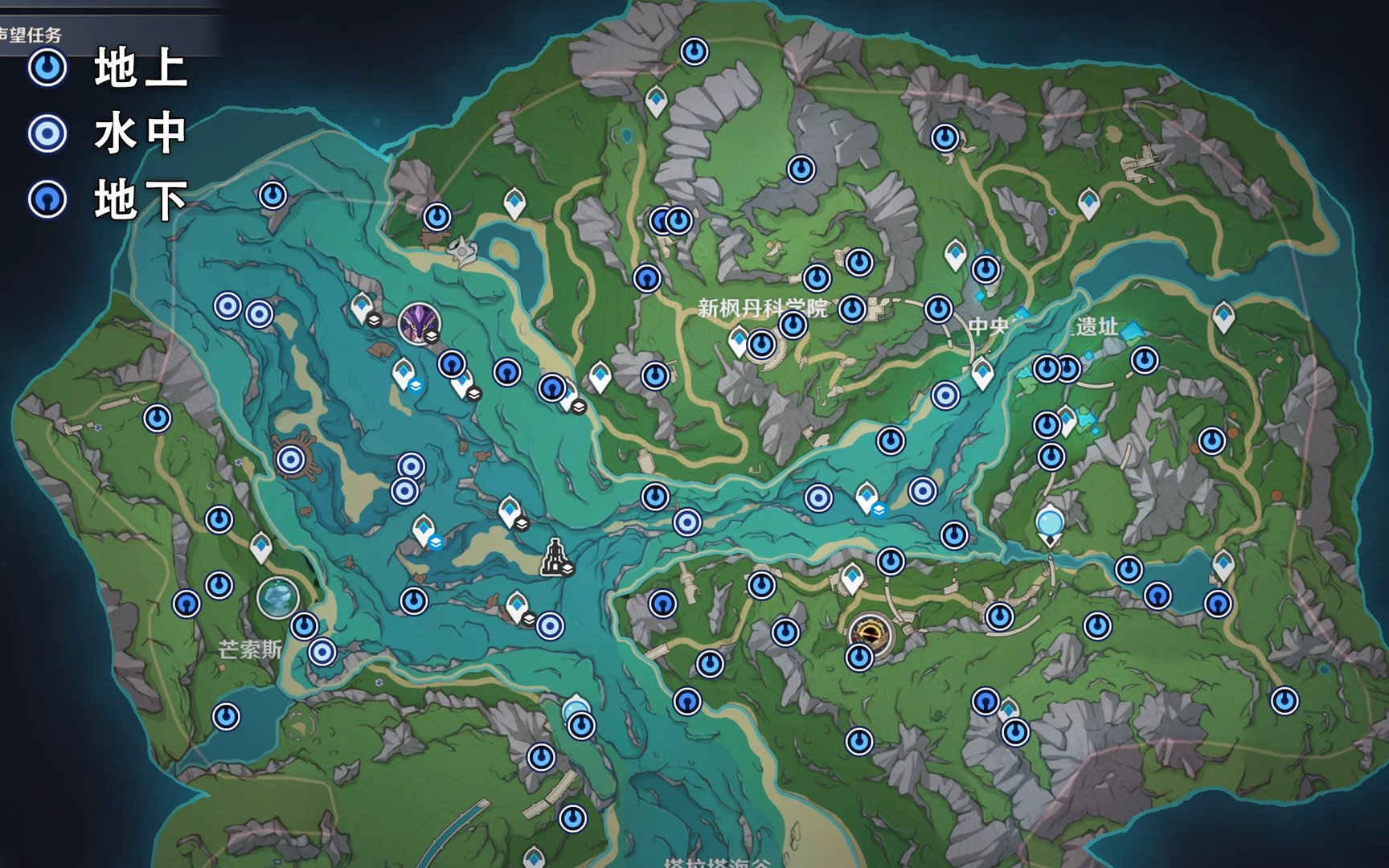Open the 声望任务 reputation quest label
This screenshot has height=868, width=1389.
31,35
